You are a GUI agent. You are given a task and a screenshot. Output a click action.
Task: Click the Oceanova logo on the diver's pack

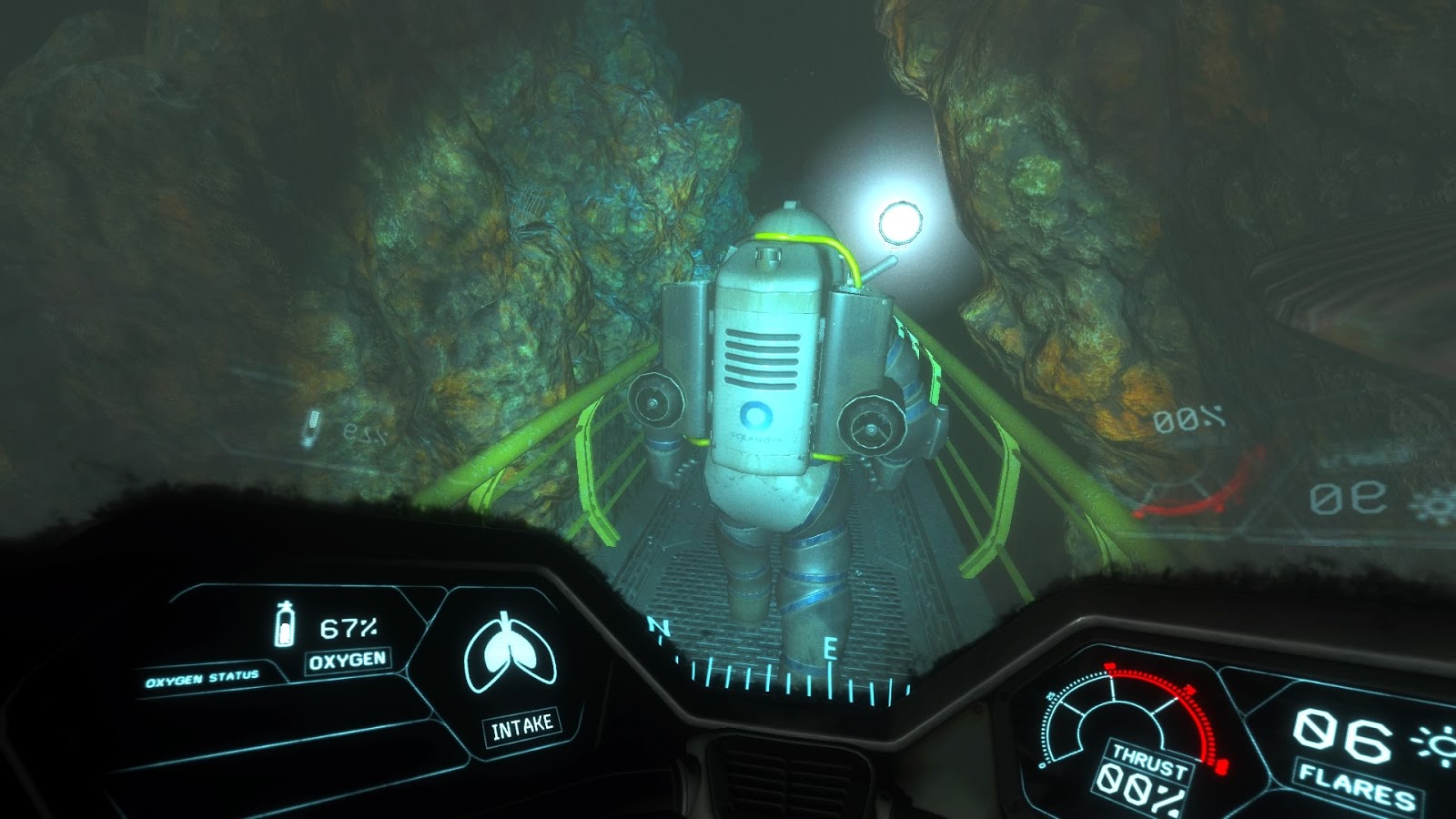756,414
